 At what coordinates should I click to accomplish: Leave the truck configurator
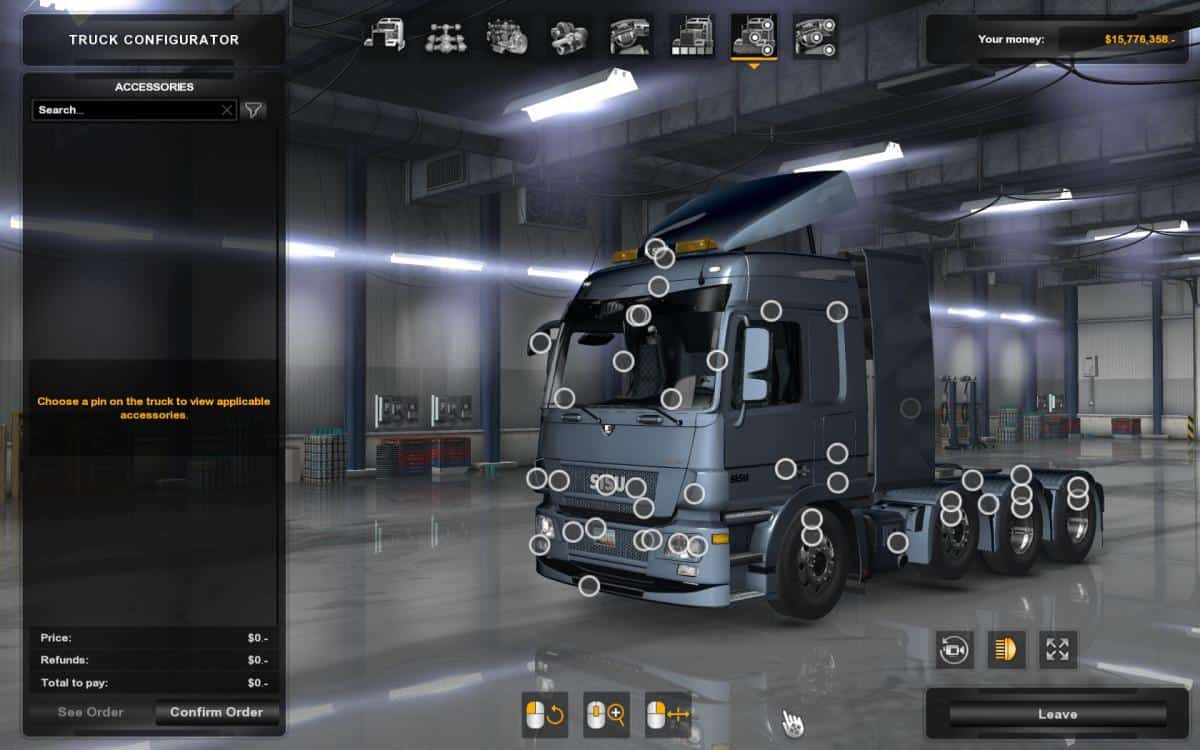click(1057, 714)
